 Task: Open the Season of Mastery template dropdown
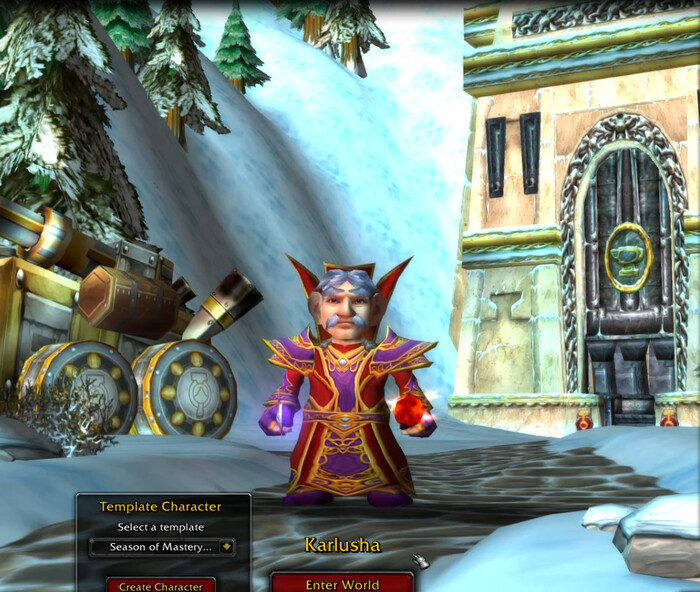[227, 547]
